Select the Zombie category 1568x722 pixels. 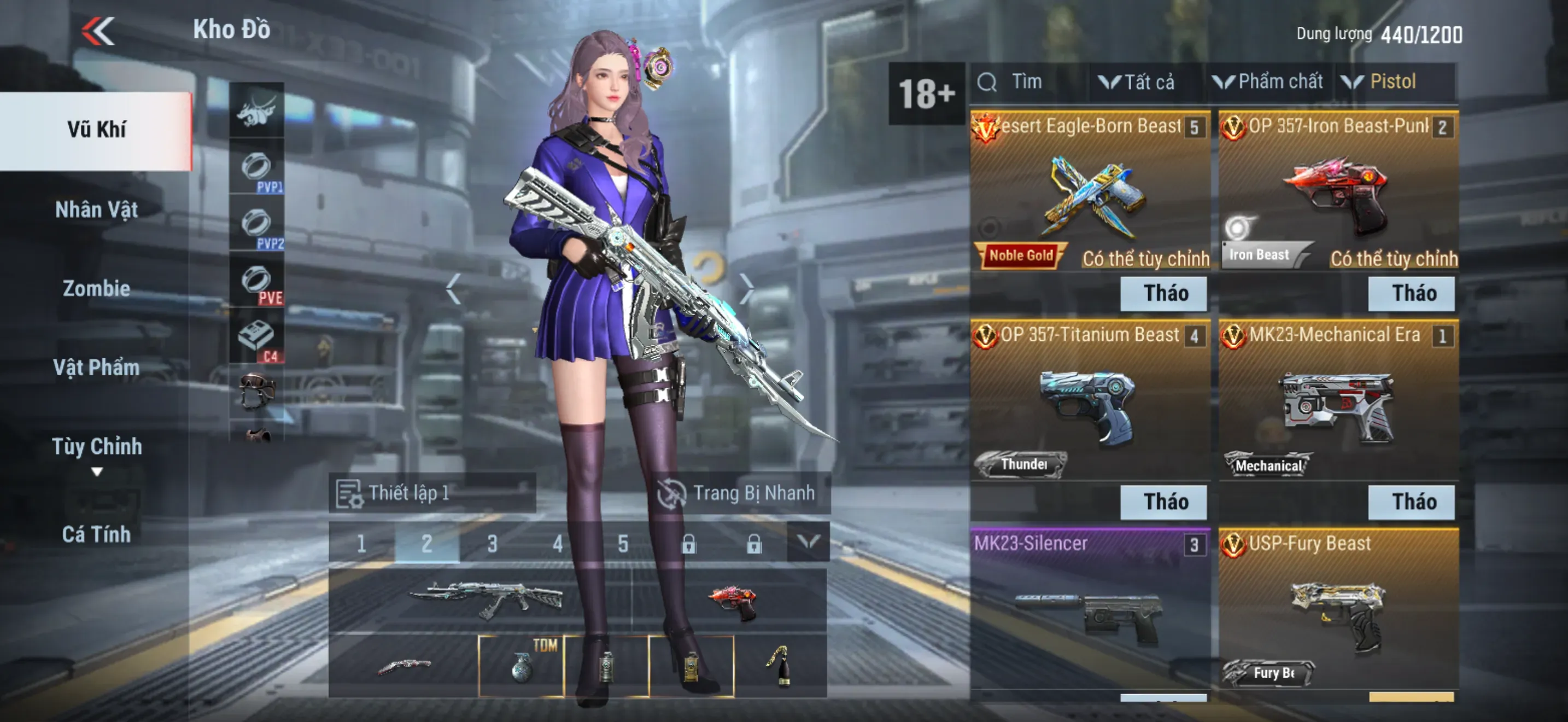click(x=96, y=289)
